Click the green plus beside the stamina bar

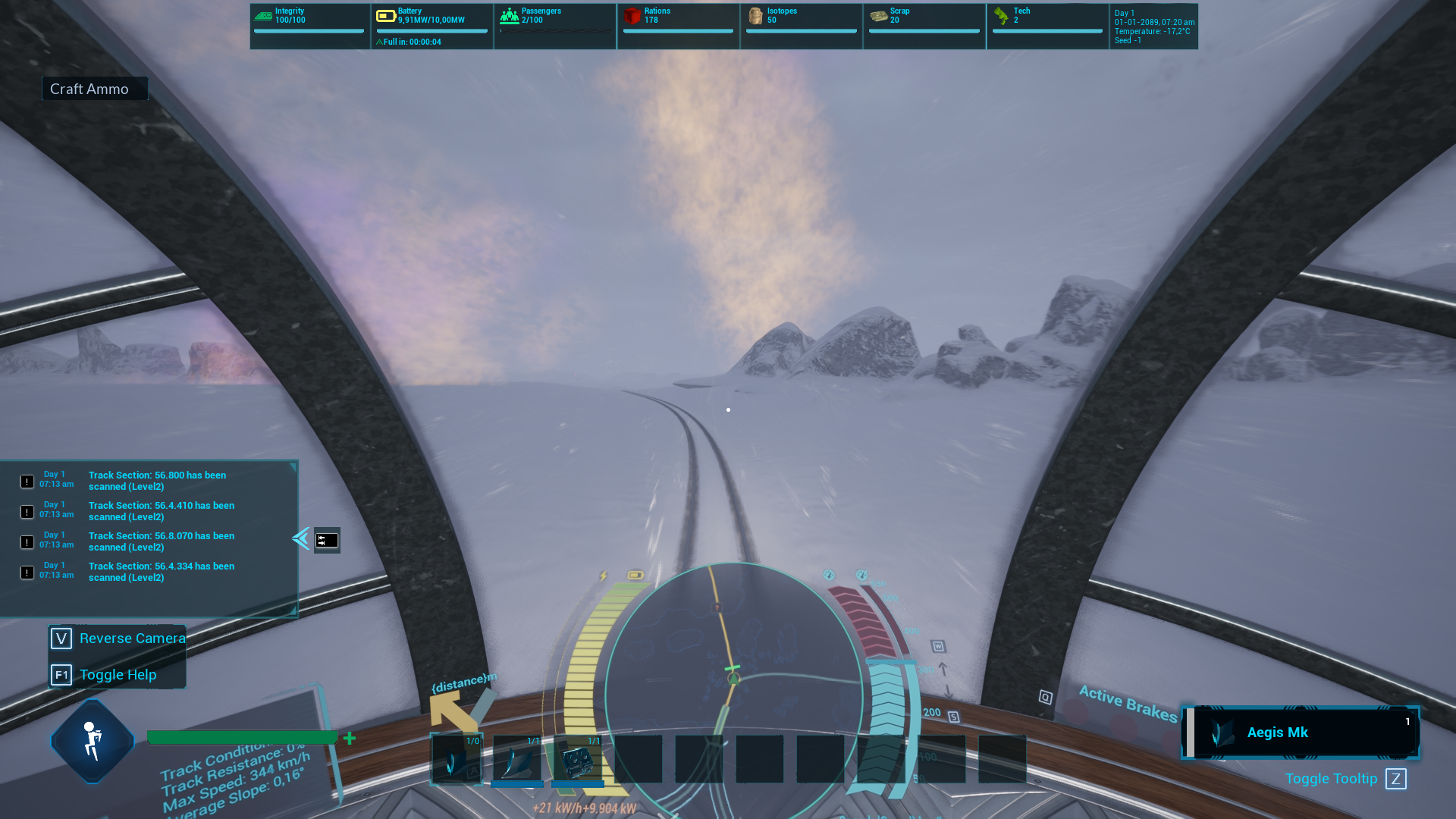tap(350, 738)
